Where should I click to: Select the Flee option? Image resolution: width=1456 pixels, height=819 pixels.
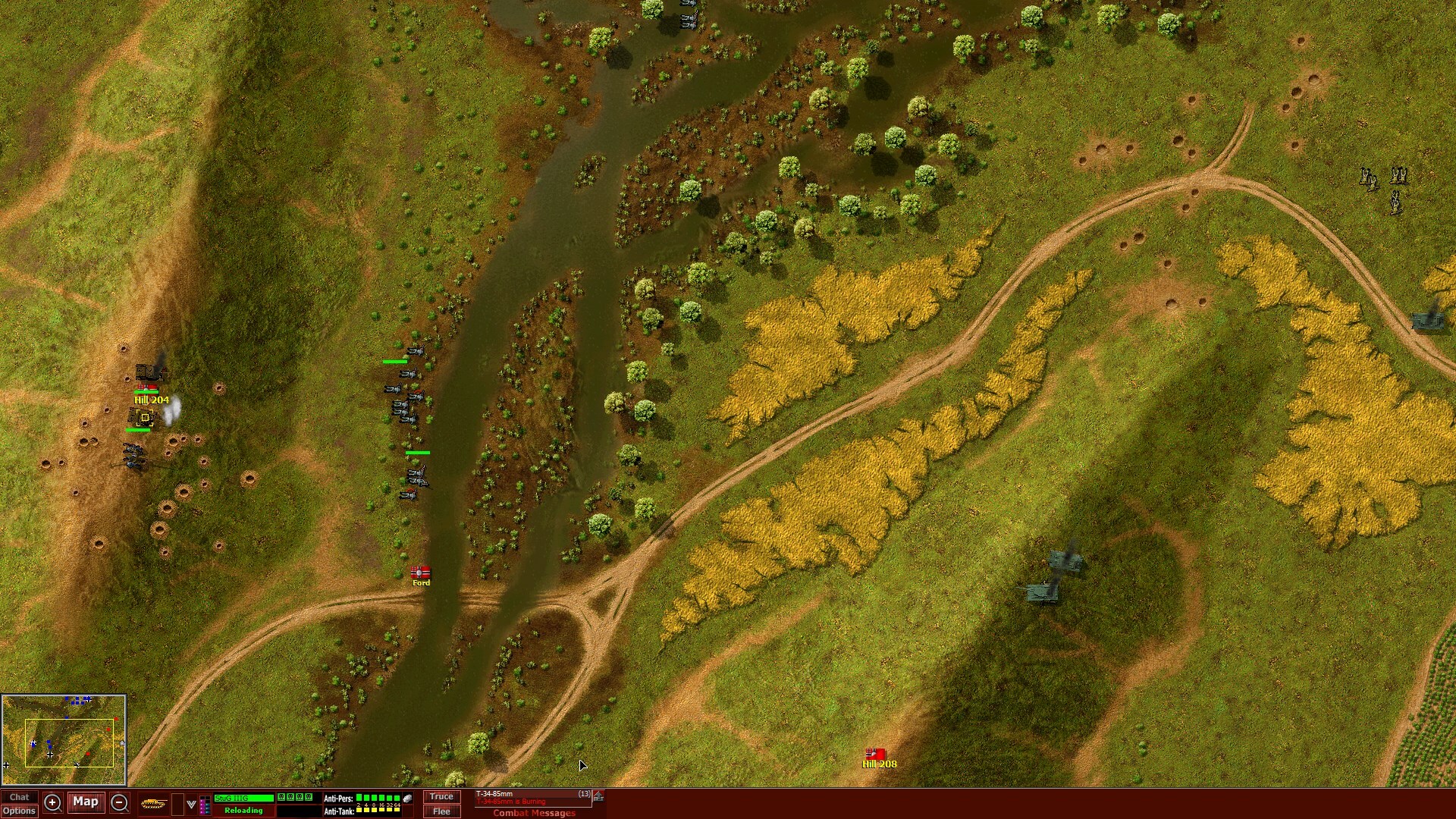coord(441,811)
